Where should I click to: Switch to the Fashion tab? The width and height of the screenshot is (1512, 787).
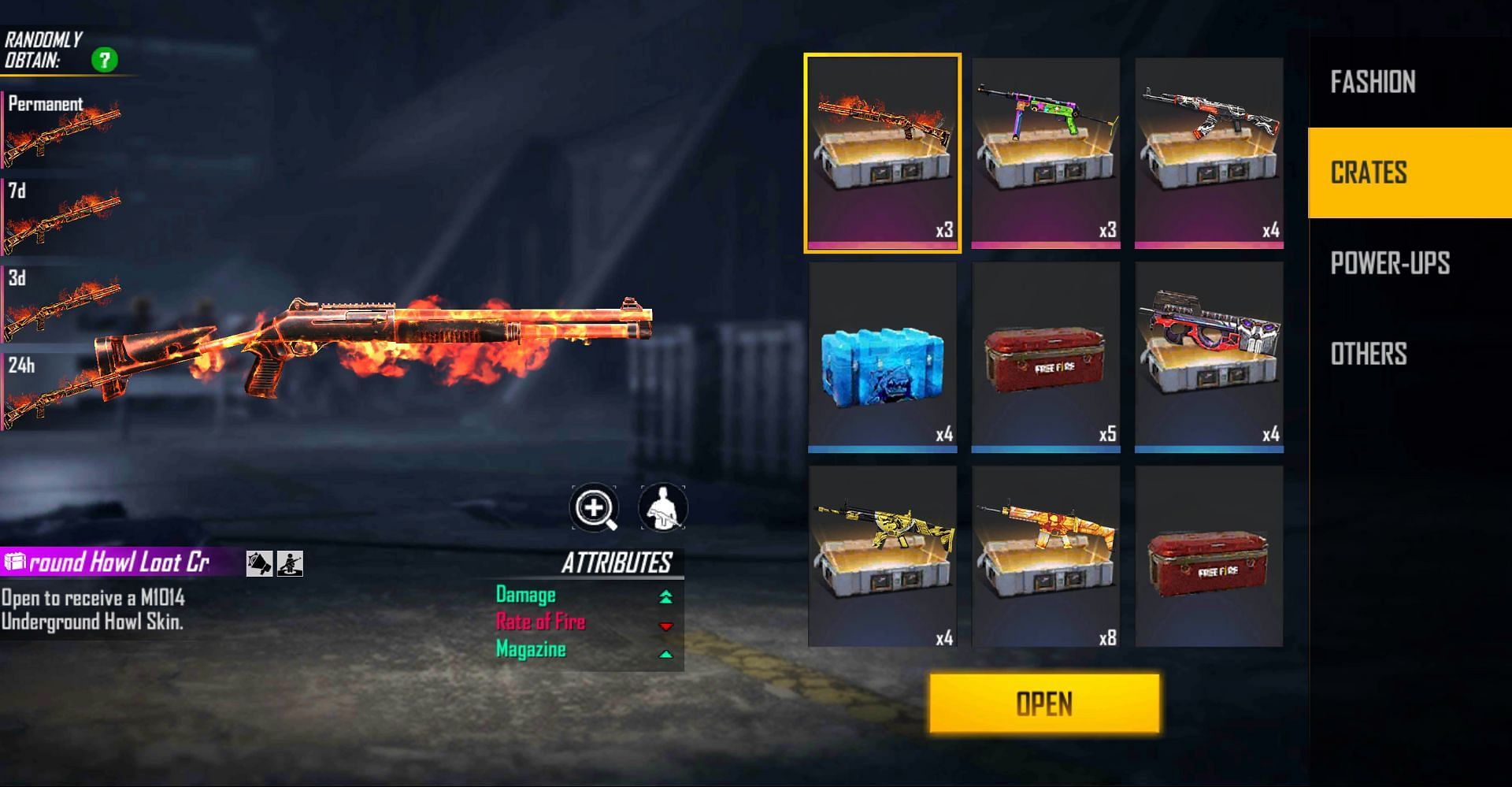(x=1373, y=82)
